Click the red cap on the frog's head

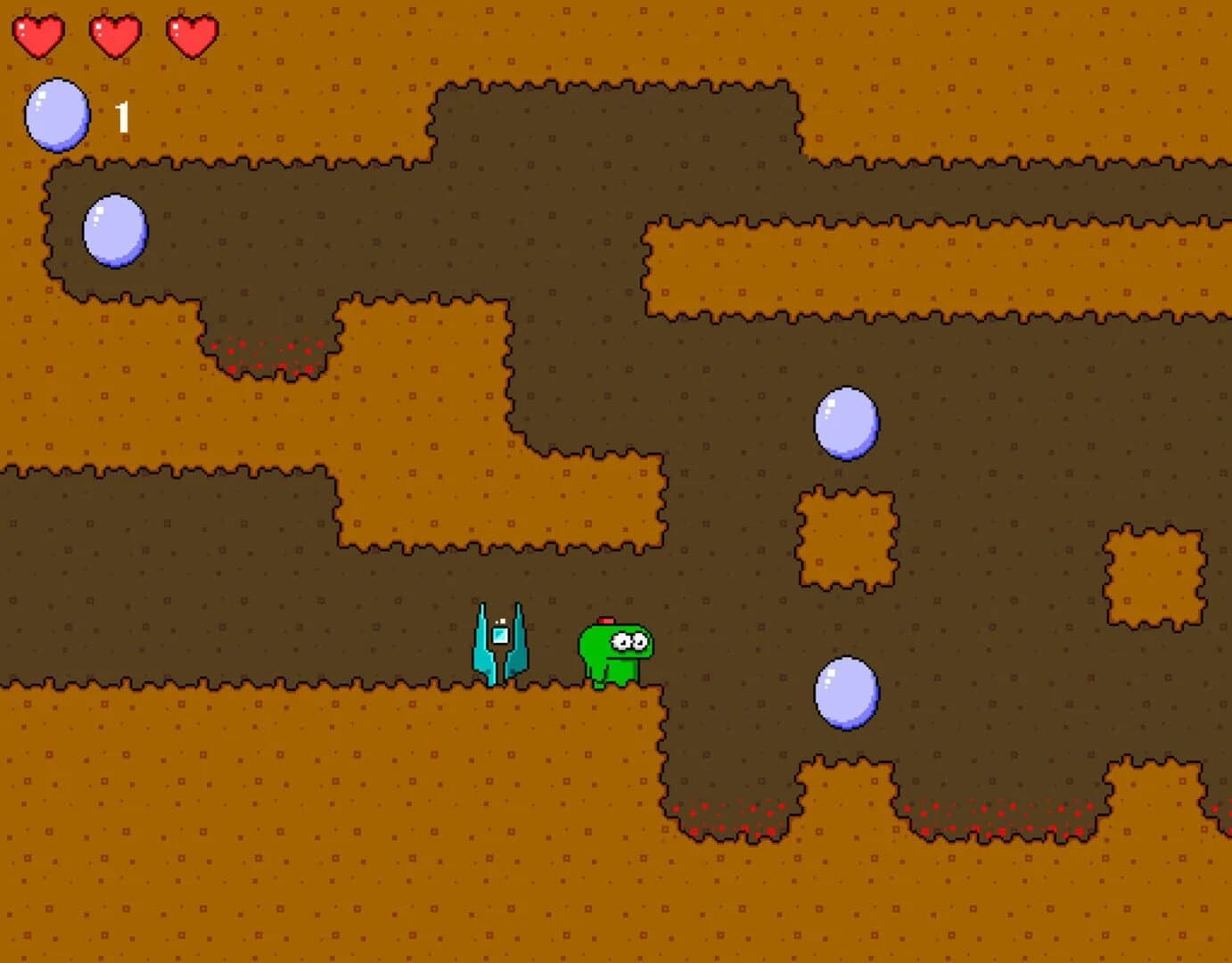pos(607,618)
